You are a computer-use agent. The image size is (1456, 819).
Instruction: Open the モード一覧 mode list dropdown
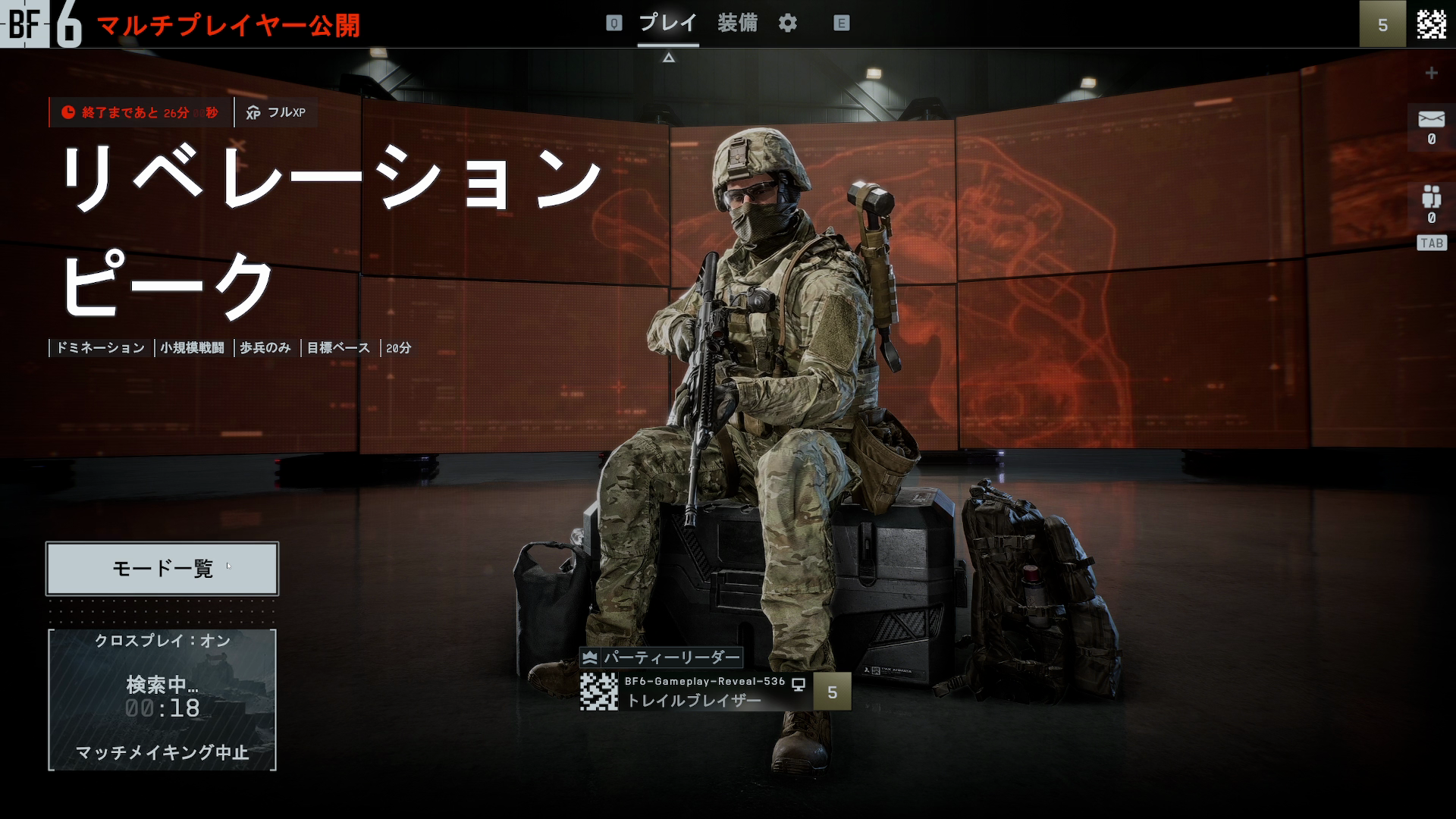(162, 568)
